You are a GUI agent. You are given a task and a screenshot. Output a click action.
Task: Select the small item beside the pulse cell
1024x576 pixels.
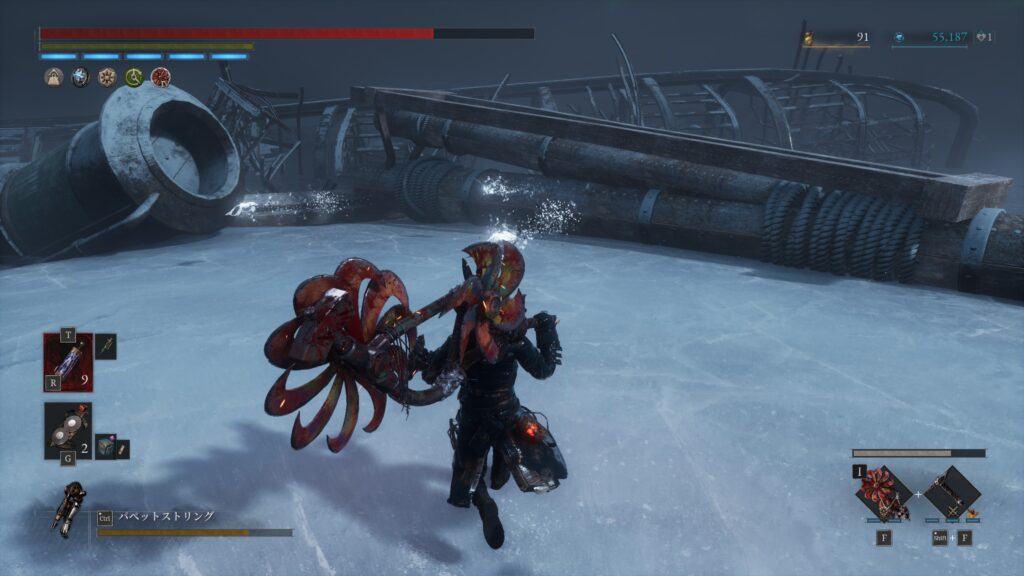(x=106, y=346)
